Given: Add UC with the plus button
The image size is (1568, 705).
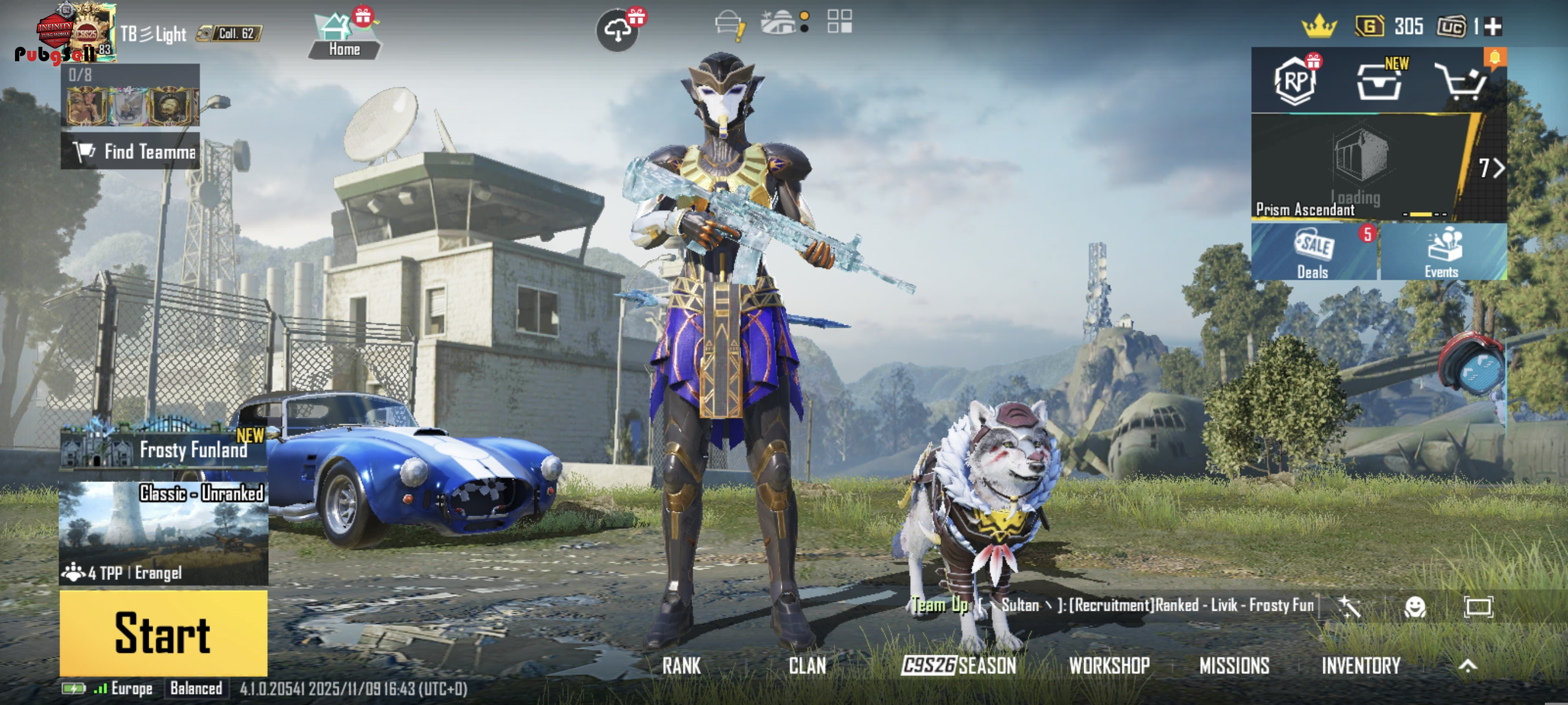Looking at the screenshot, I should pos(1493,26).
